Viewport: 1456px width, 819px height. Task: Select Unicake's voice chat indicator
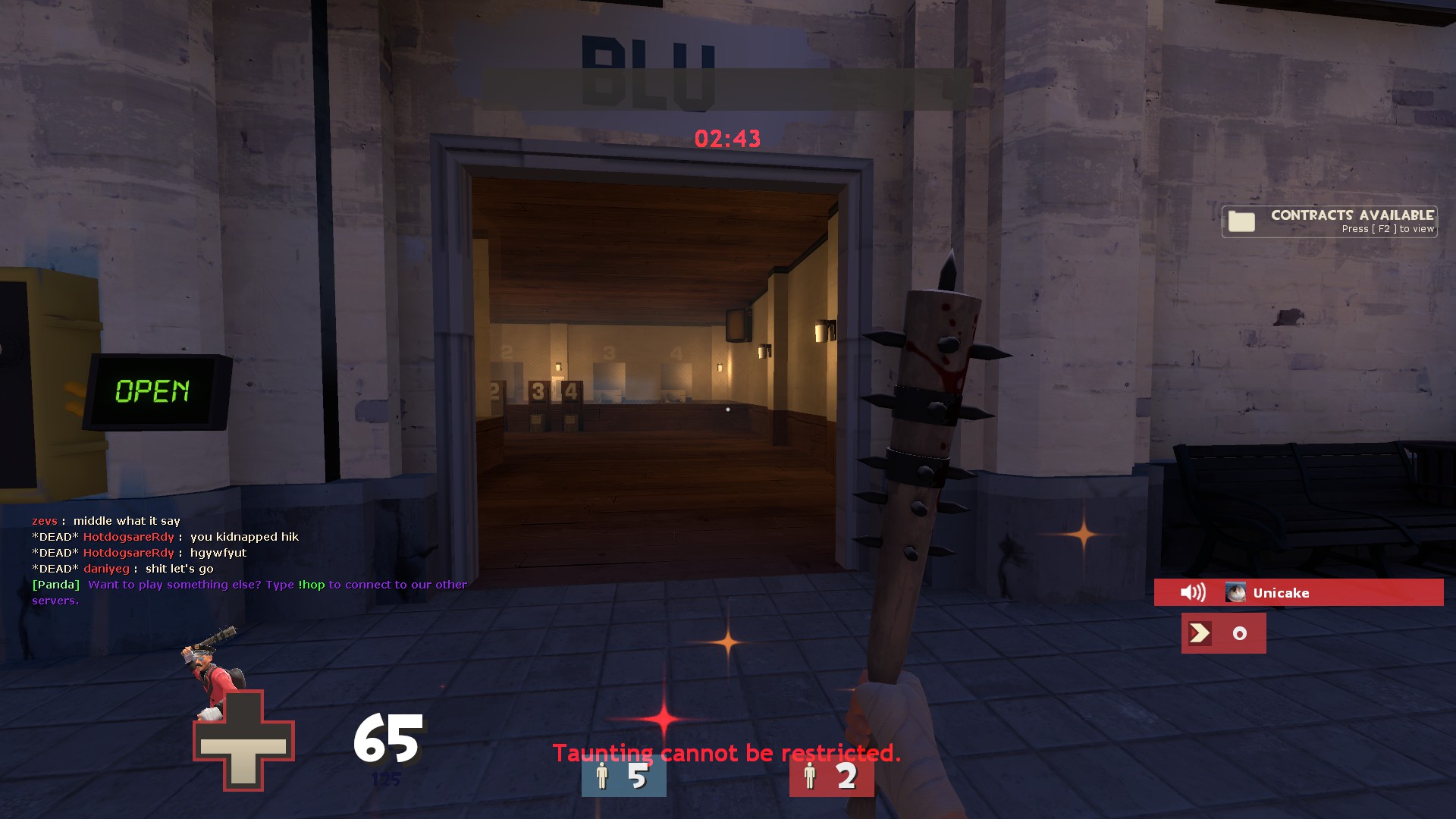[x=1298, y=592]
